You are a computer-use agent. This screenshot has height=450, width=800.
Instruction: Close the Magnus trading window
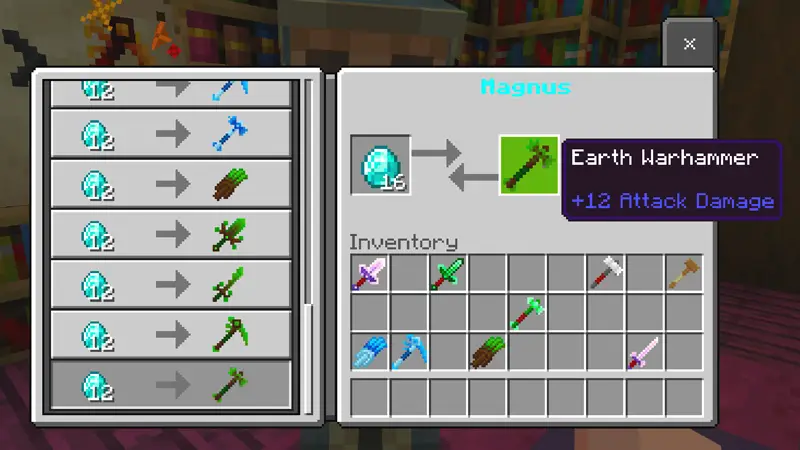tap(689, 44)
